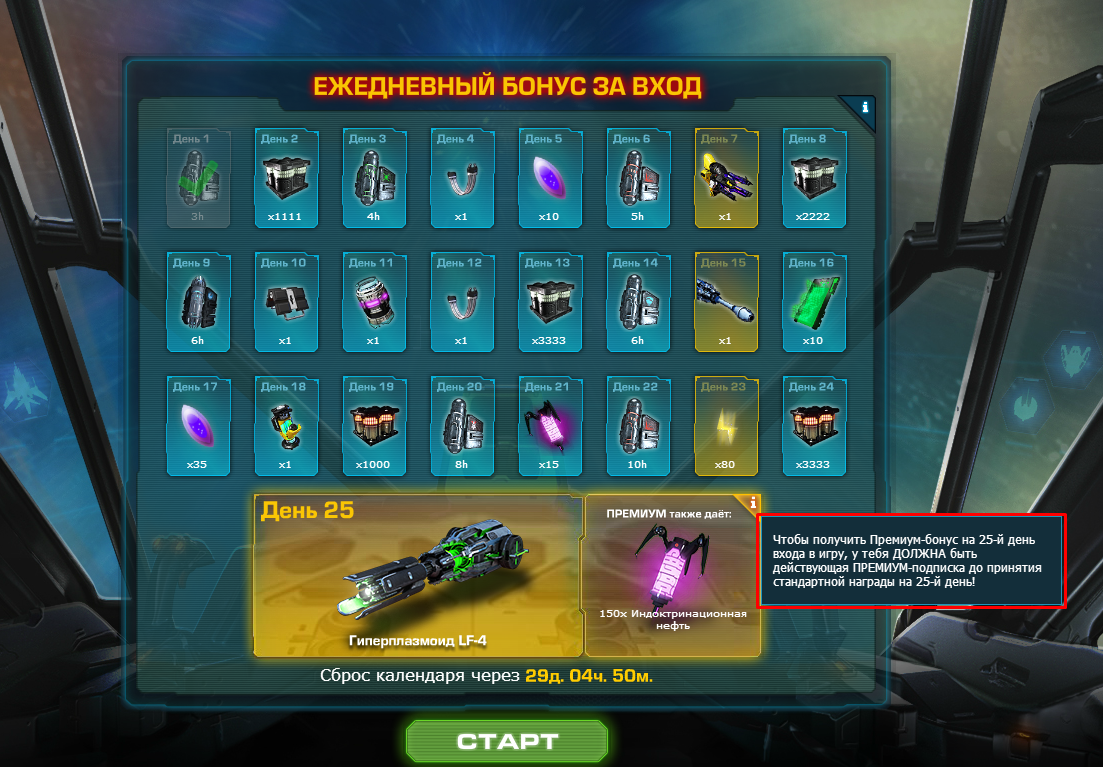Click the День 11 purple canister reward
The height and width of the screenshot is (767, 1103).
point(374,301)
